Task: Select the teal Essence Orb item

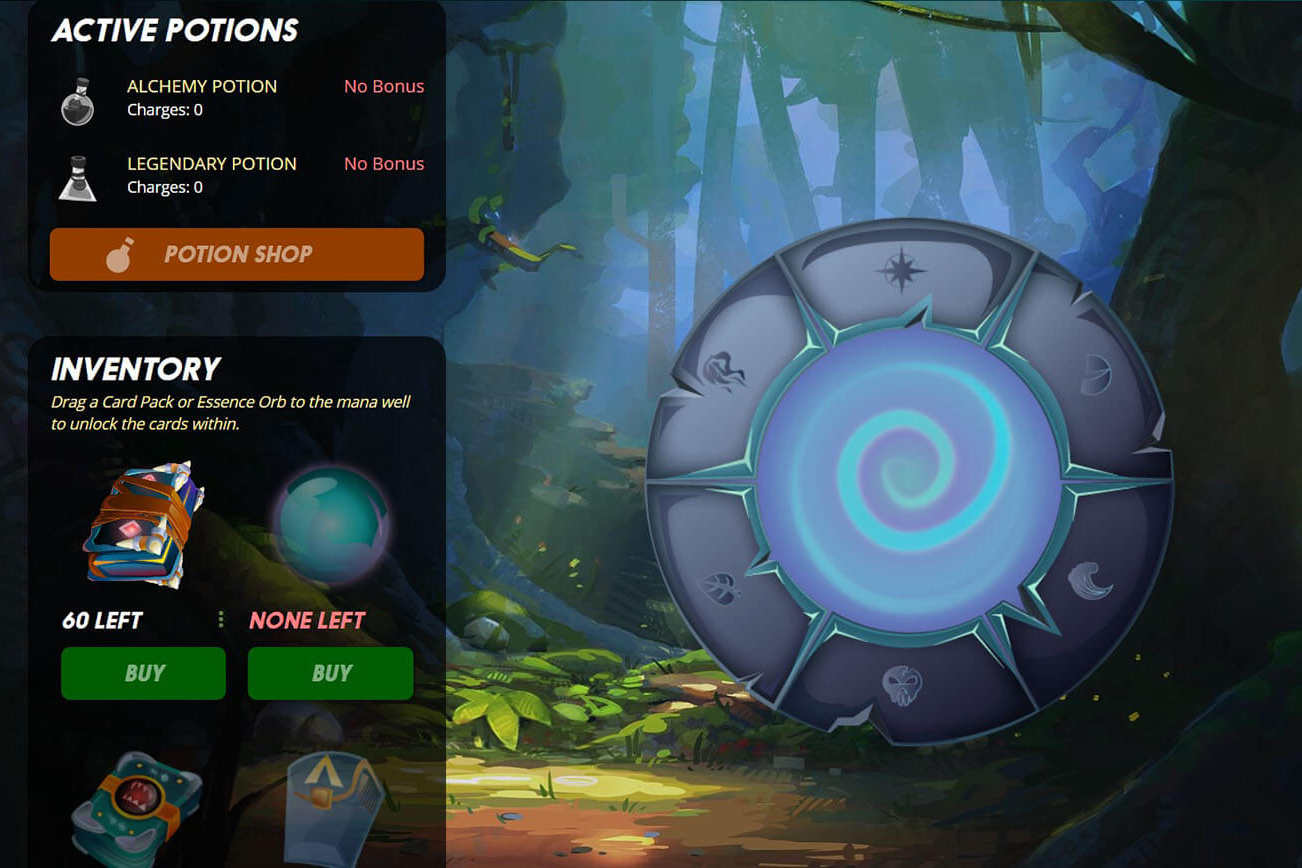Action: tap(330, 523)
